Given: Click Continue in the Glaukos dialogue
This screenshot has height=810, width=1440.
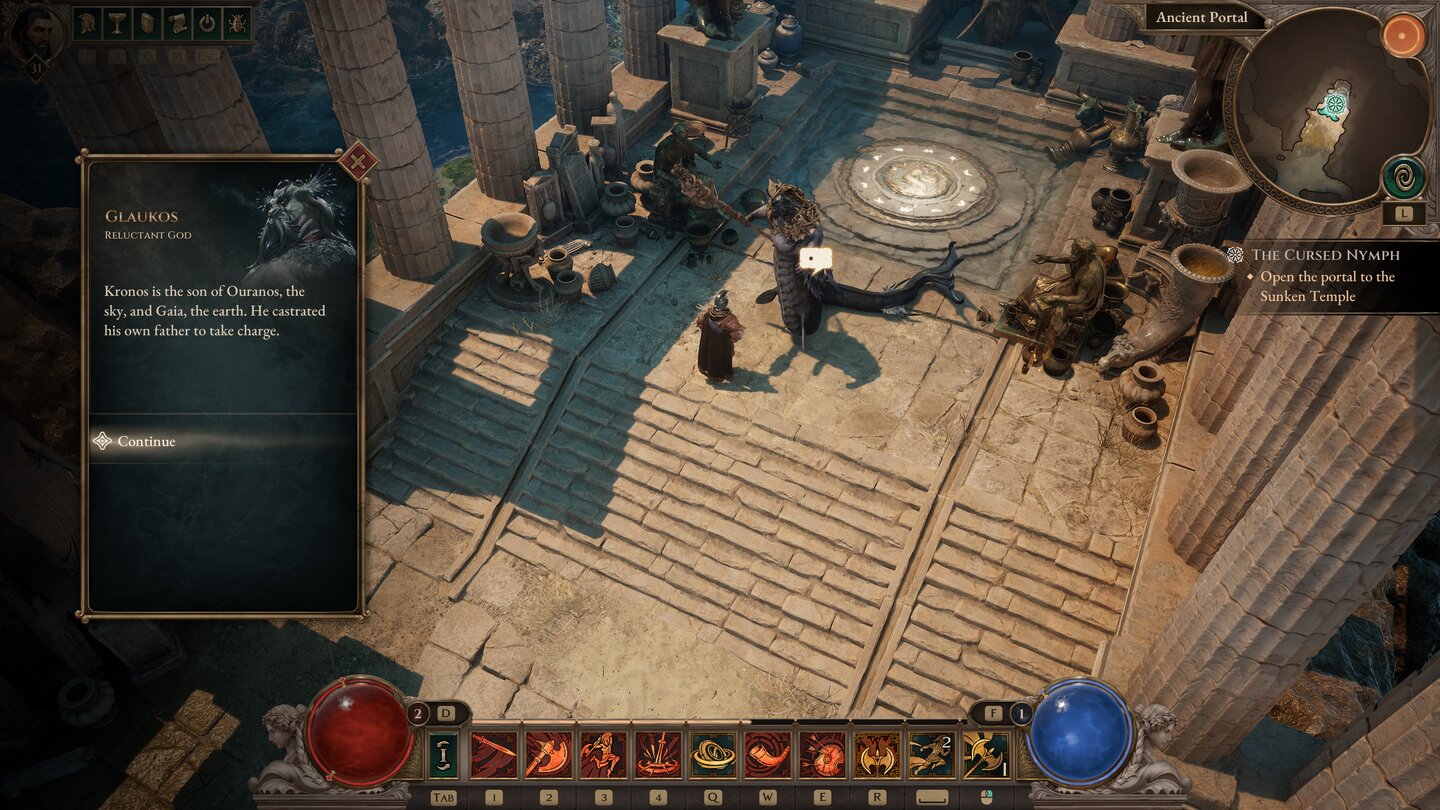Looking at the screenshot, I should (143, 441).
